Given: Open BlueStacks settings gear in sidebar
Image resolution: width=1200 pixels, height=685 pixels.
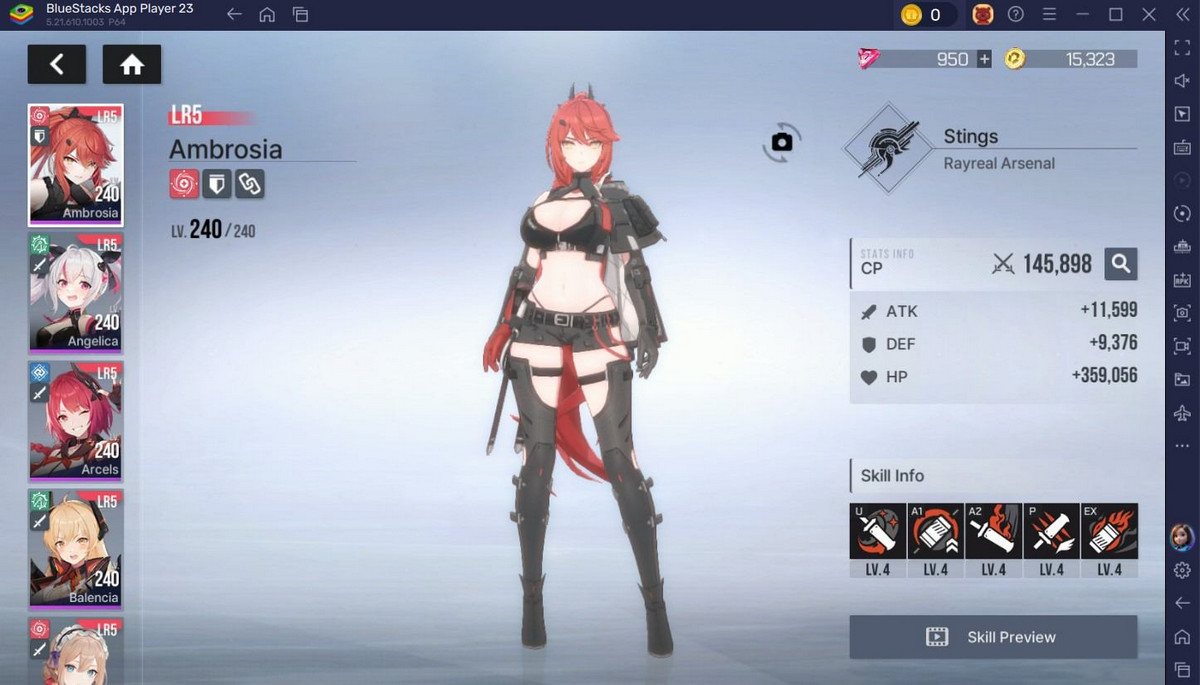Looking at the screenshot, I should (1182, 570).
